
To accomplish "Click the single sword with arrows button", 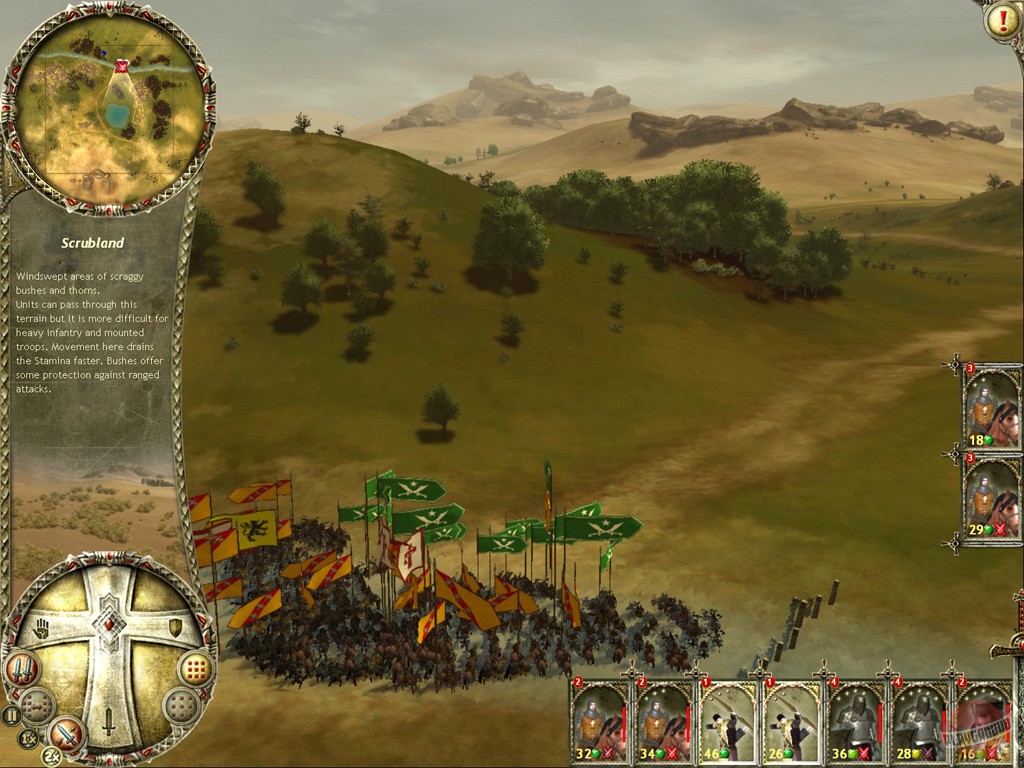I will pyautogui.click(x=66, y=735).
